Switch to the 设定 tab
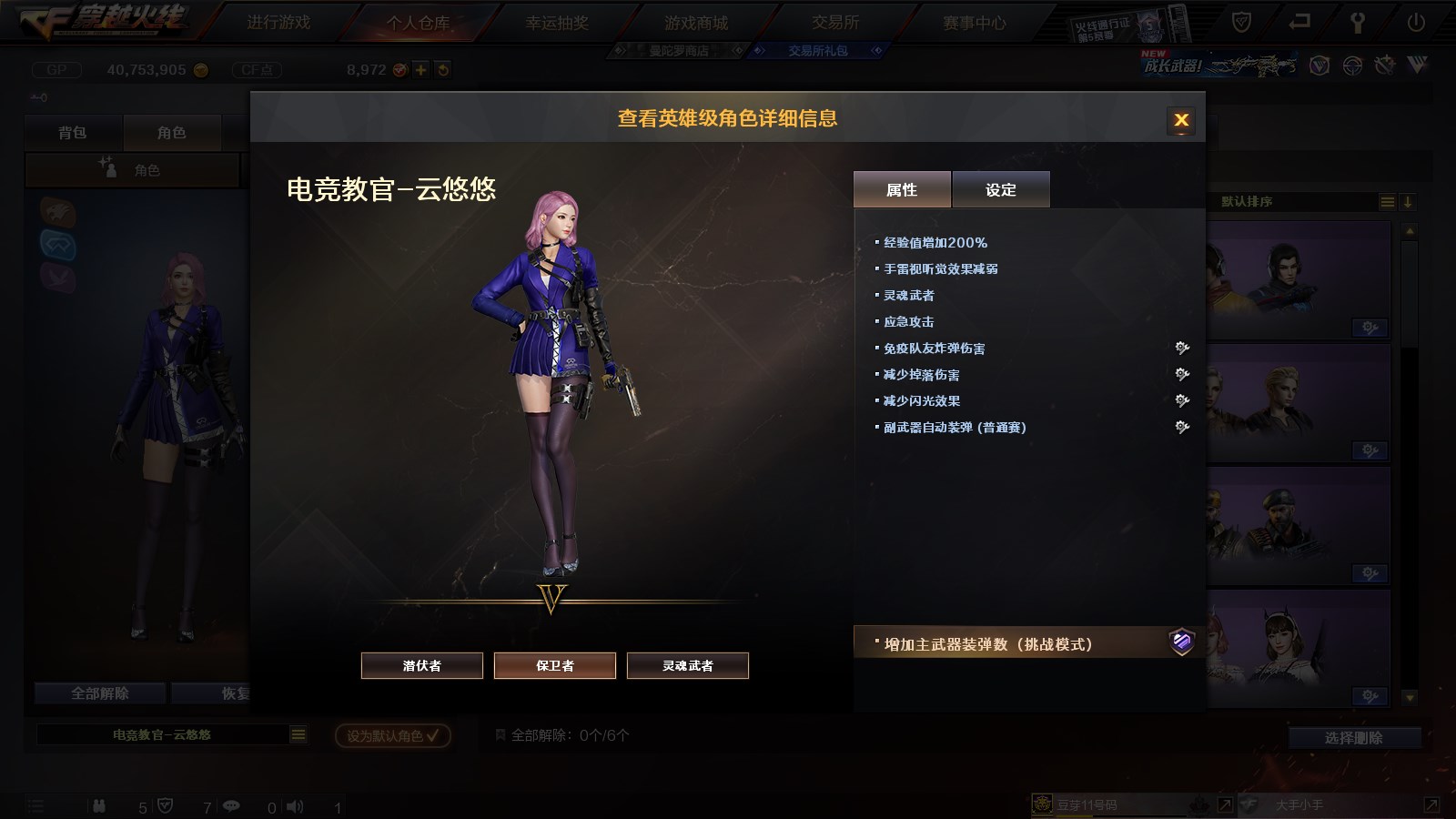 1001,189
